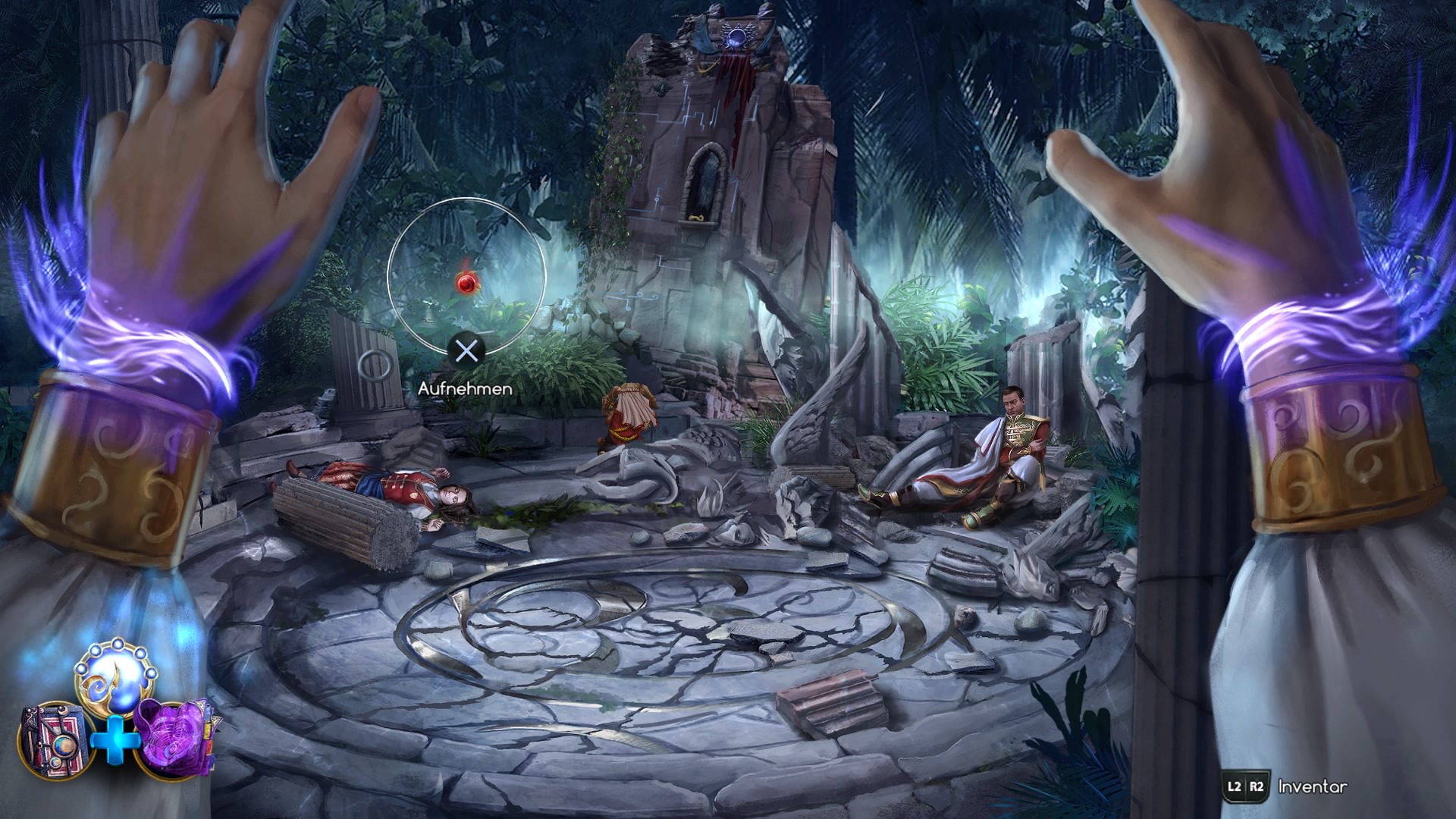The width and height of the screenshot is (1456, 819).
Task: Select the ring hotspot marker on broken pillar
Action: (375, 366)
